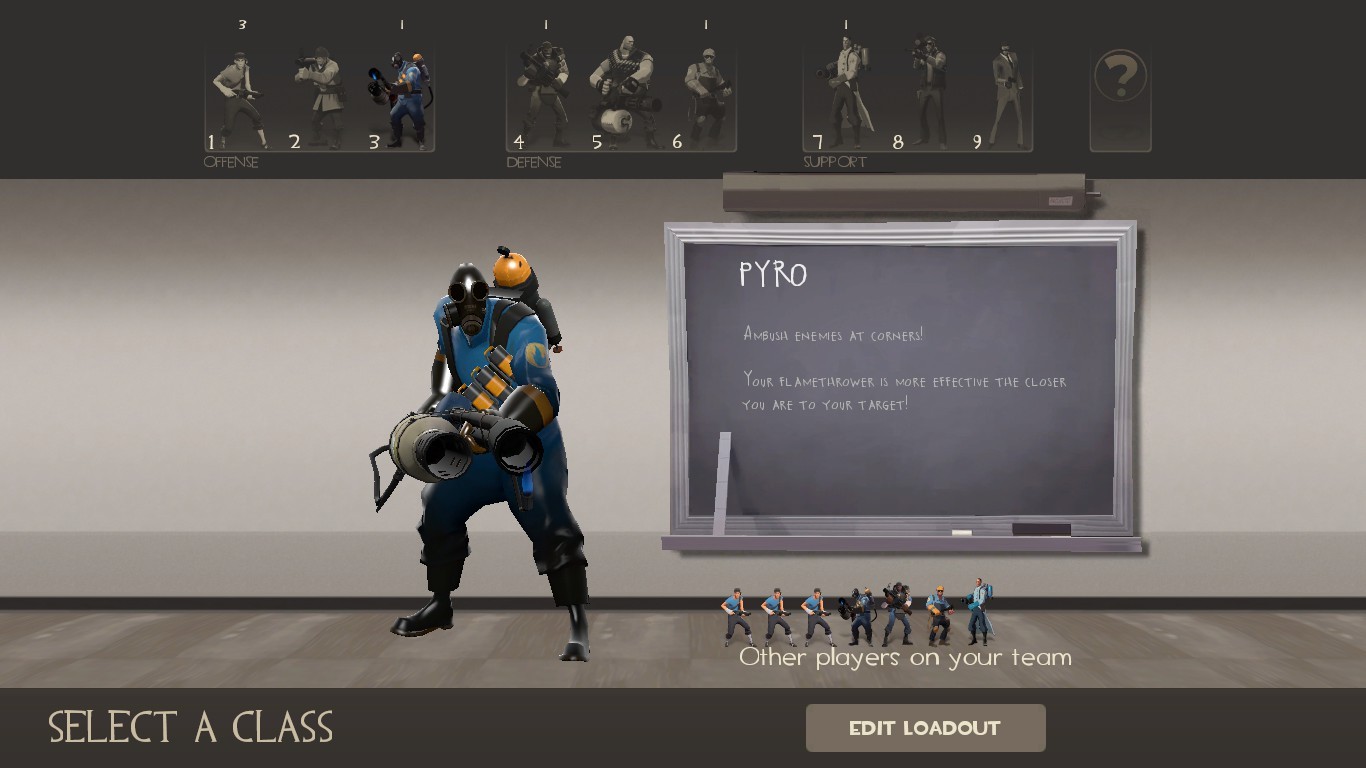Click the Demoman teammate figure
This screenshot has height=768, width=1366.
click(895, 612)
